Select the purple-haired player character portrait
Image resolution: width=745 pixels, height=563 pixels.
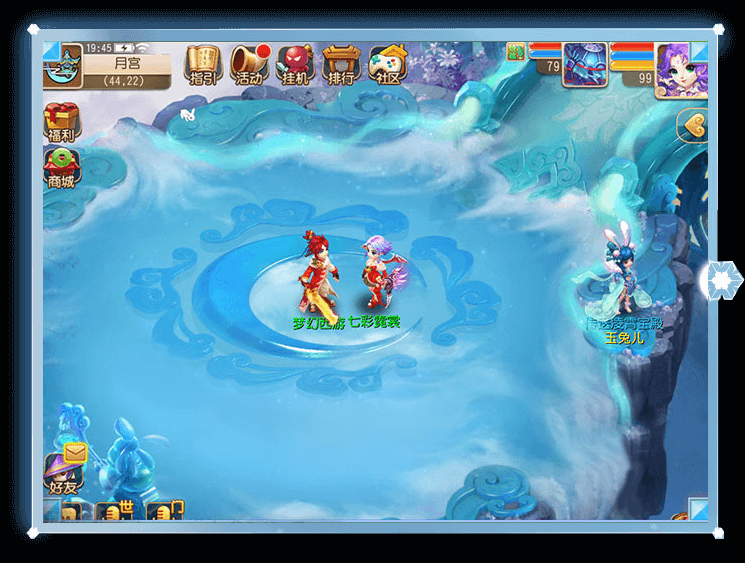click(681, 70)
